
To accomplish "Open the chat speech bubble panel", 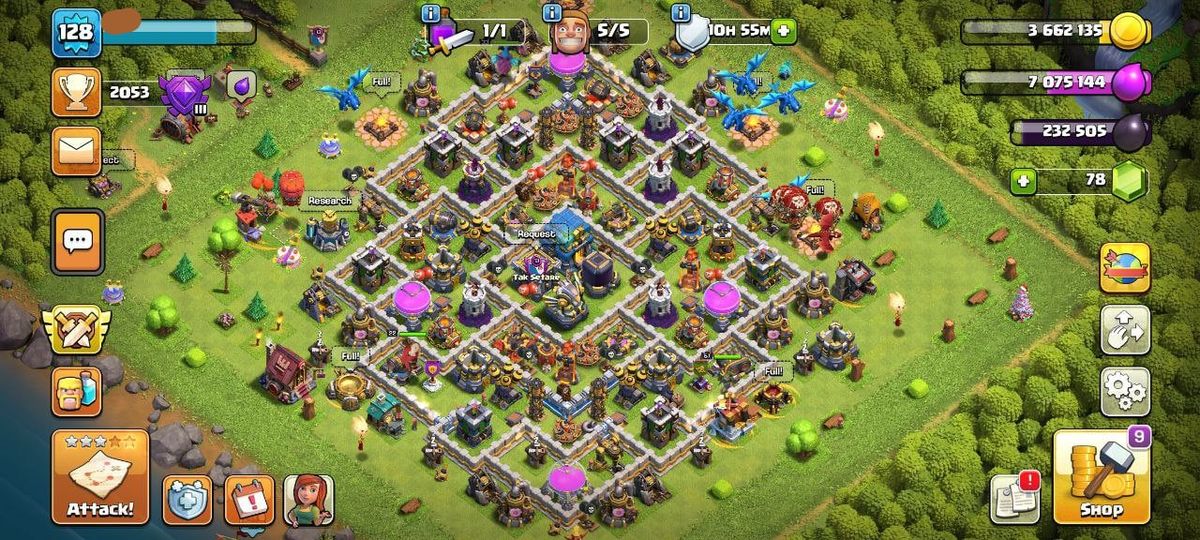I will click(76, 241).
